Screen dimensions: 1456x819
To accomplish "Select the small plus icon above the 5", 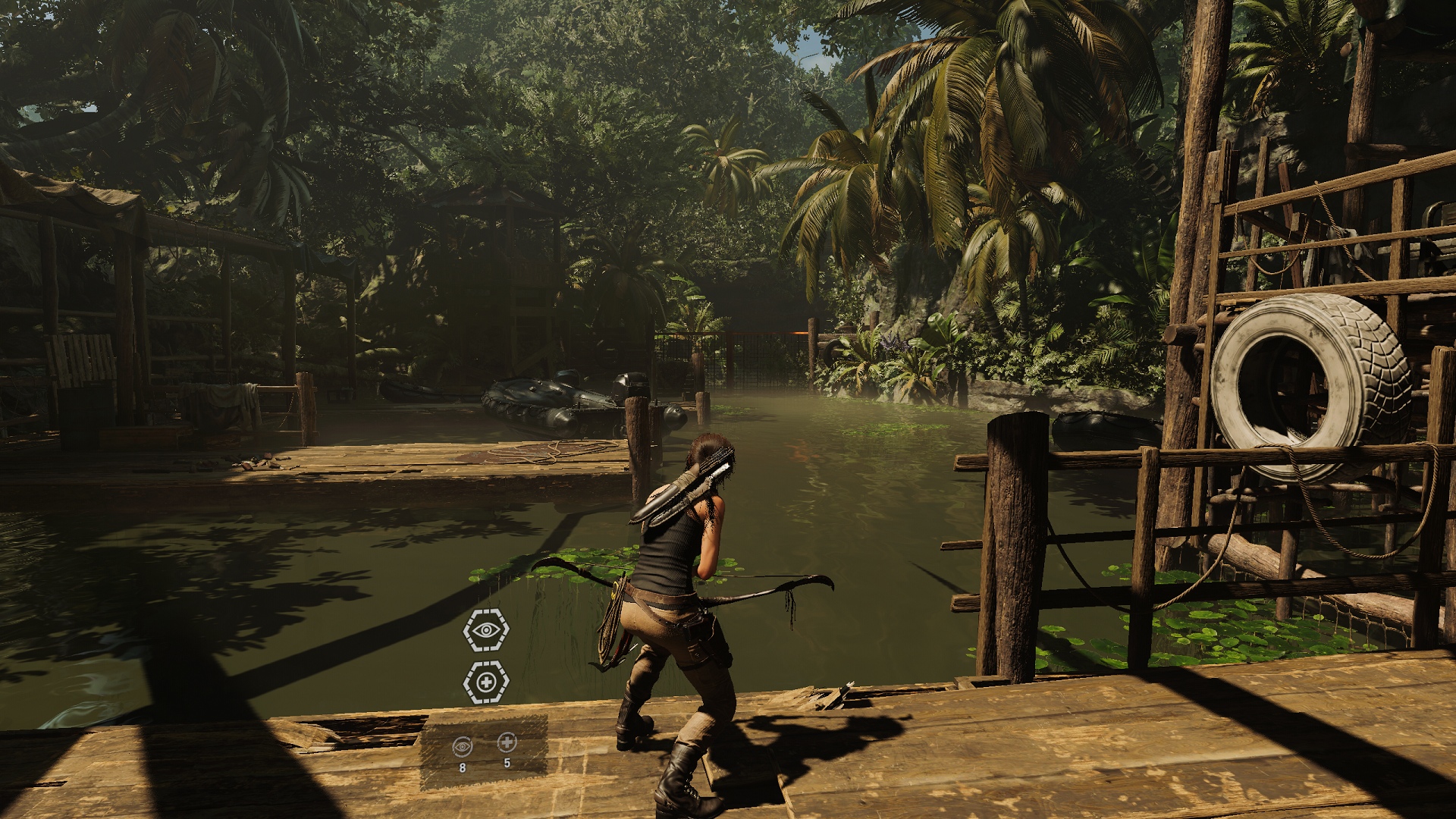I will point(507,742).
